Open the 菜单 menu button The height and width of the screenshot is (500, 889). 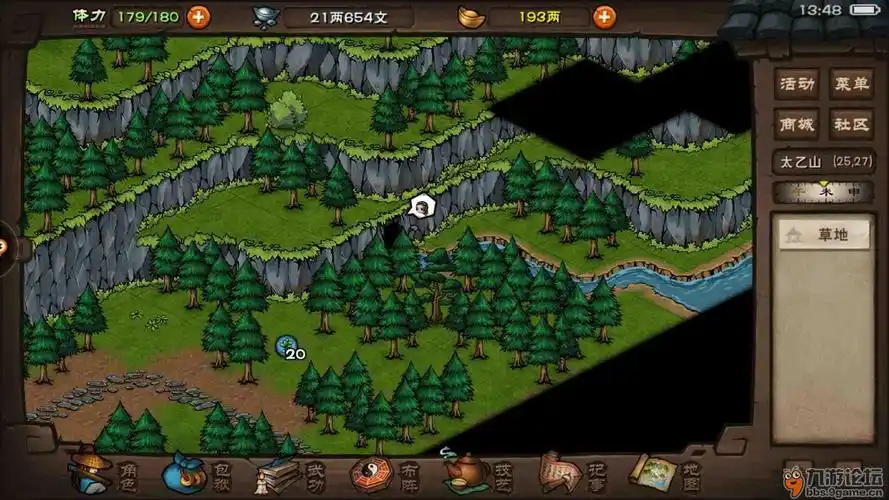click(853, 83)
